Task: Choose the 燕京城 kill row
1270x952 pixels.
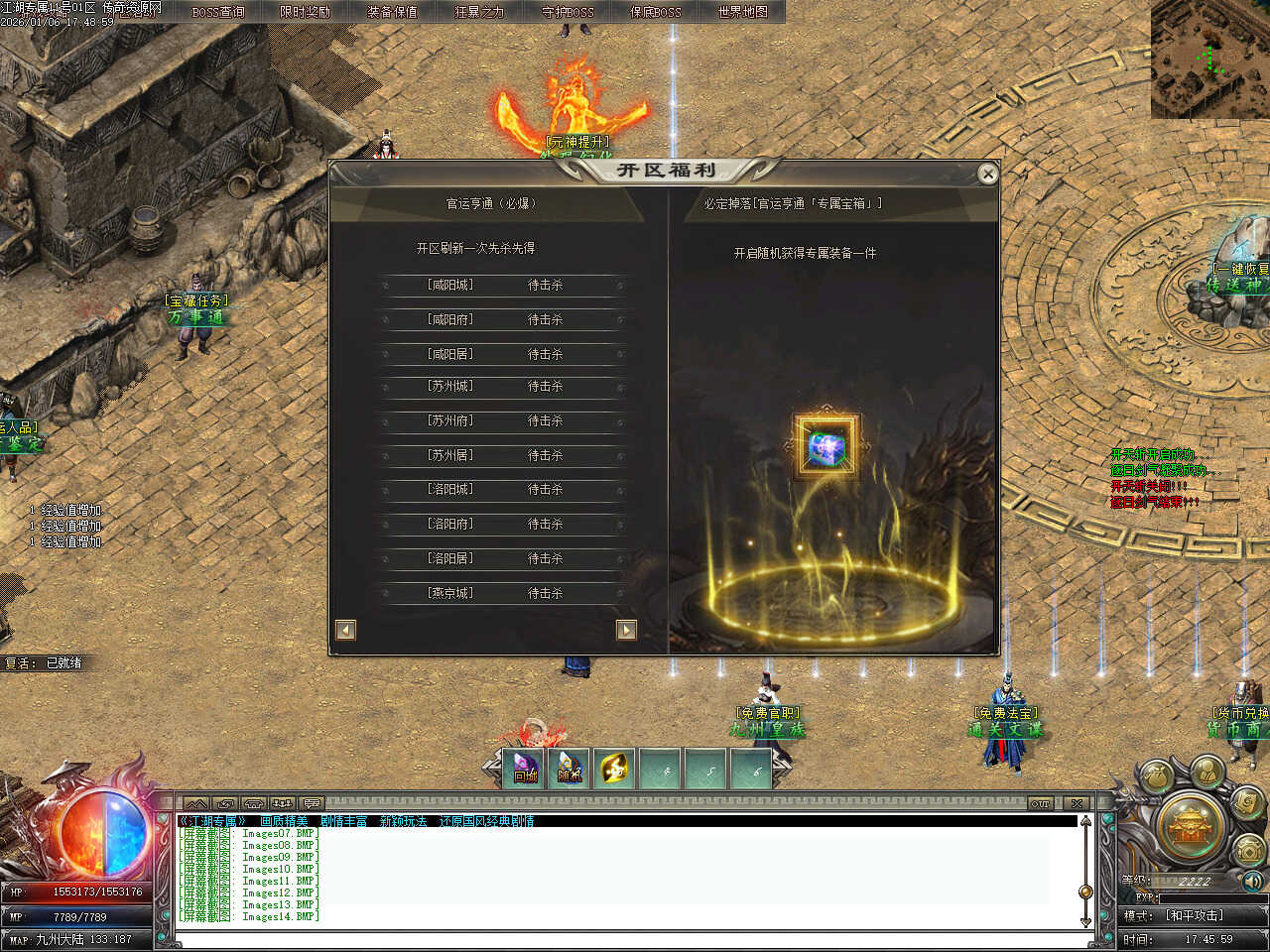Action: [501, 593]
